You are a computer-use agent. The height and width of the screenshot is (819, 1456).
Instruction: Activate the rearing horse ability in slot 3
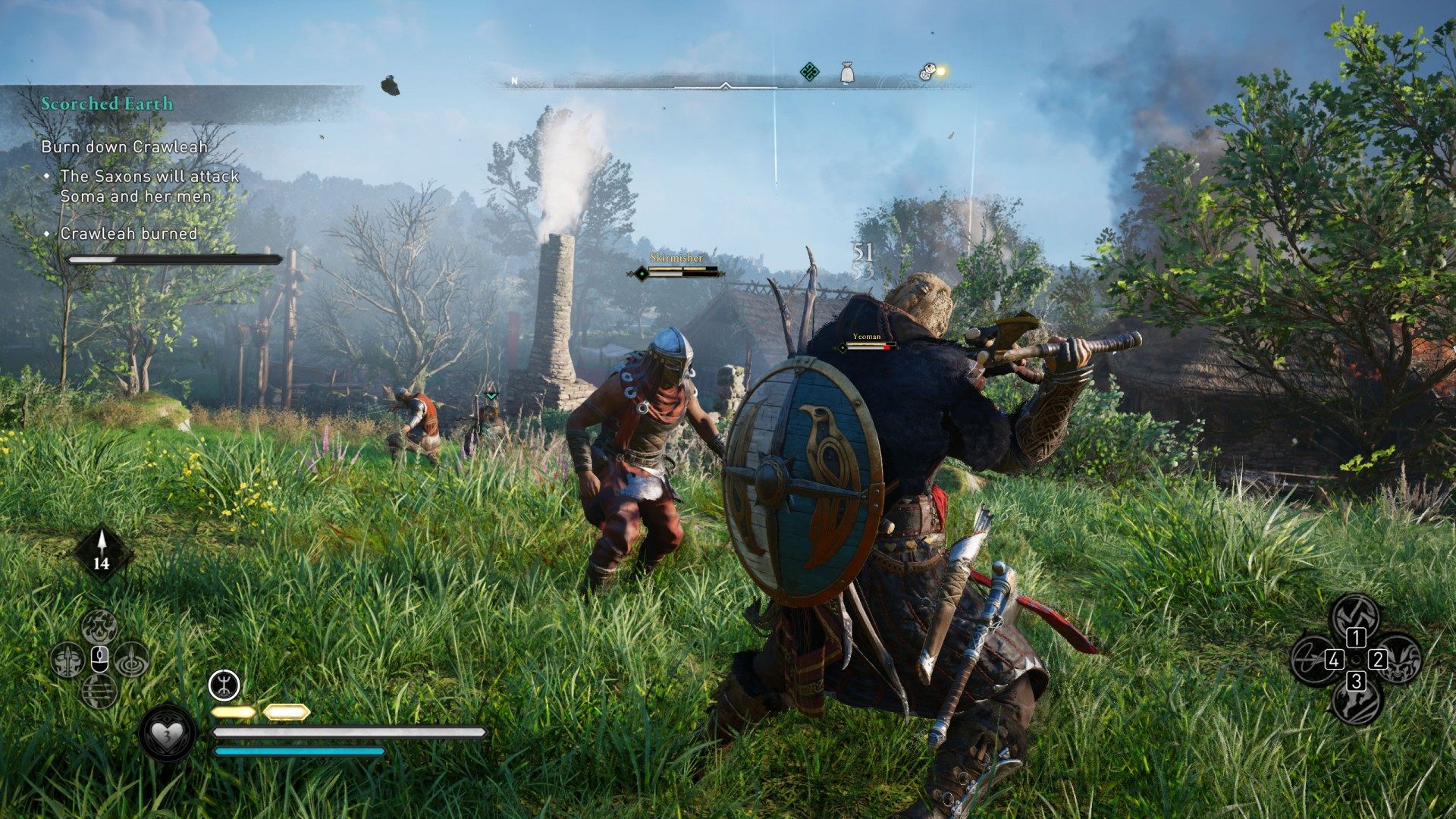coord(1356,701)
